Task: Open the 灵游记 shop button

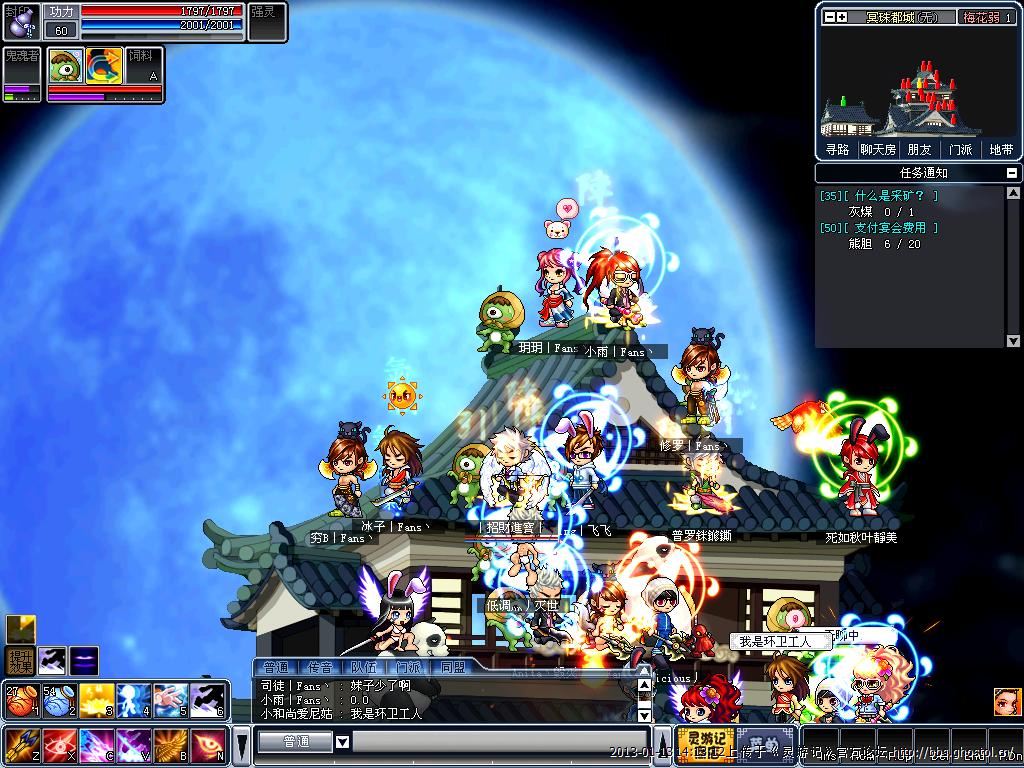Action: click(705, 745)
